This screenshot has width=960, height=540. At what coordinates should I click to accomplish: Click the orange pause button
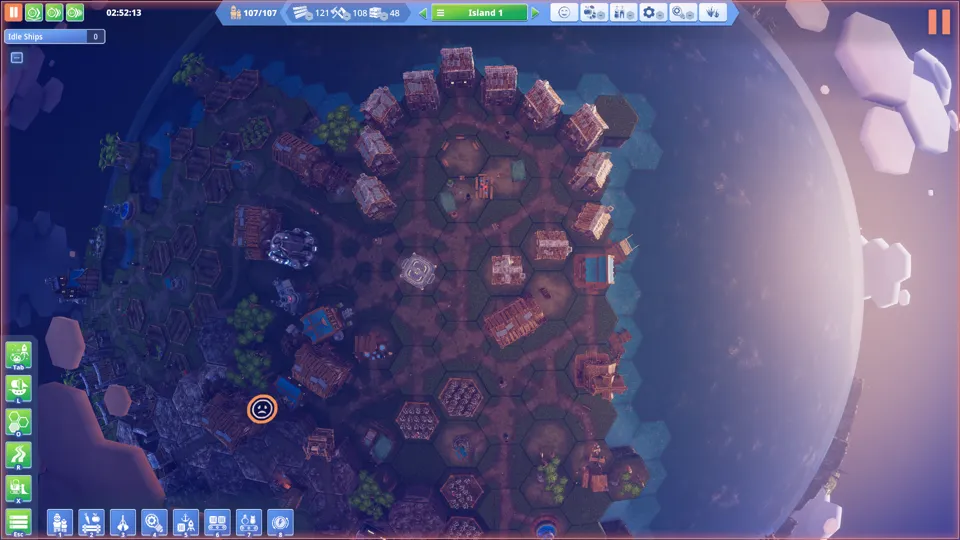click(14, 13)
